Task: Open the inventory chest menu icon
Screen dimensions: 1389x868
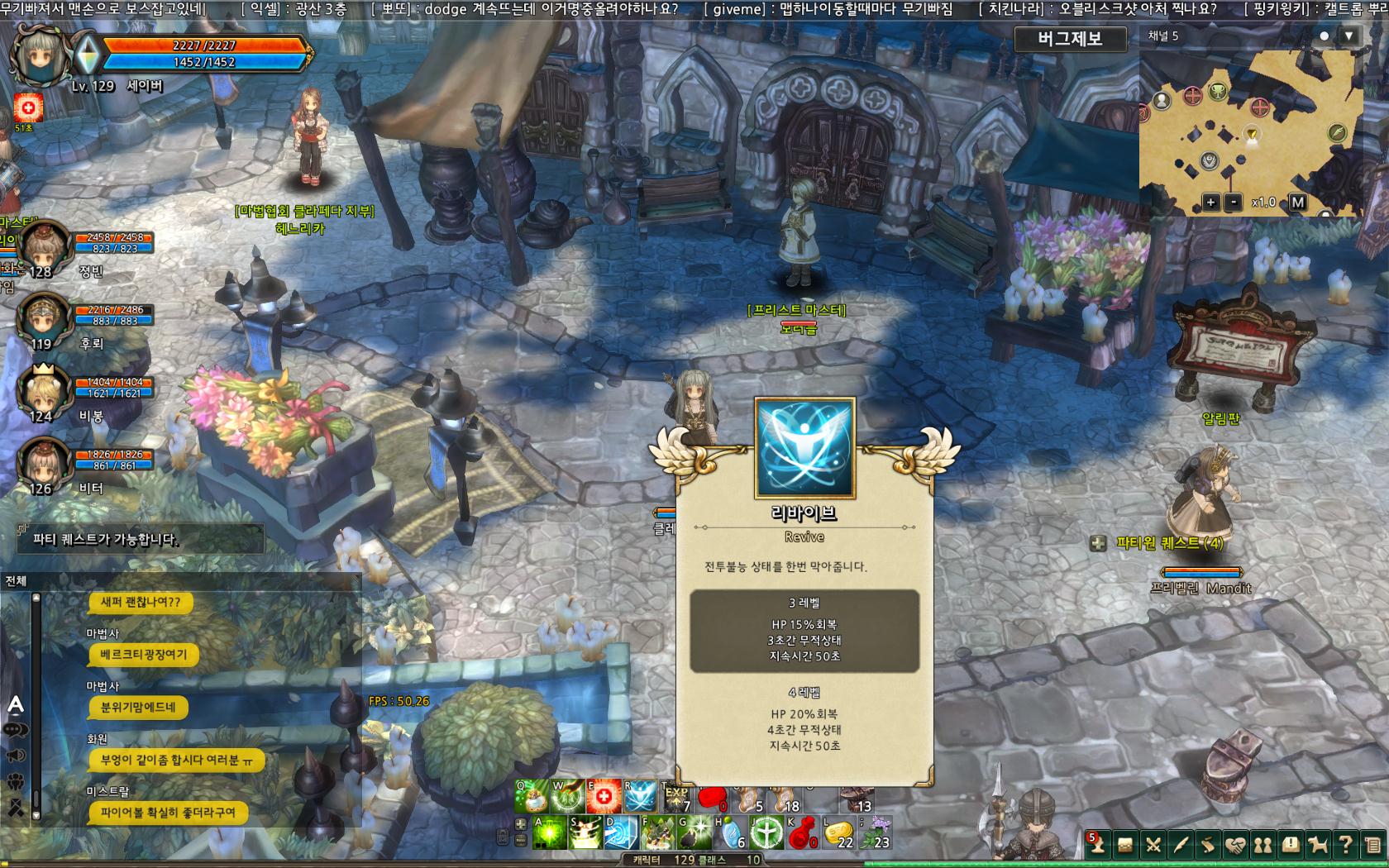Action: pyautogui.click(x=1125, y=845)
